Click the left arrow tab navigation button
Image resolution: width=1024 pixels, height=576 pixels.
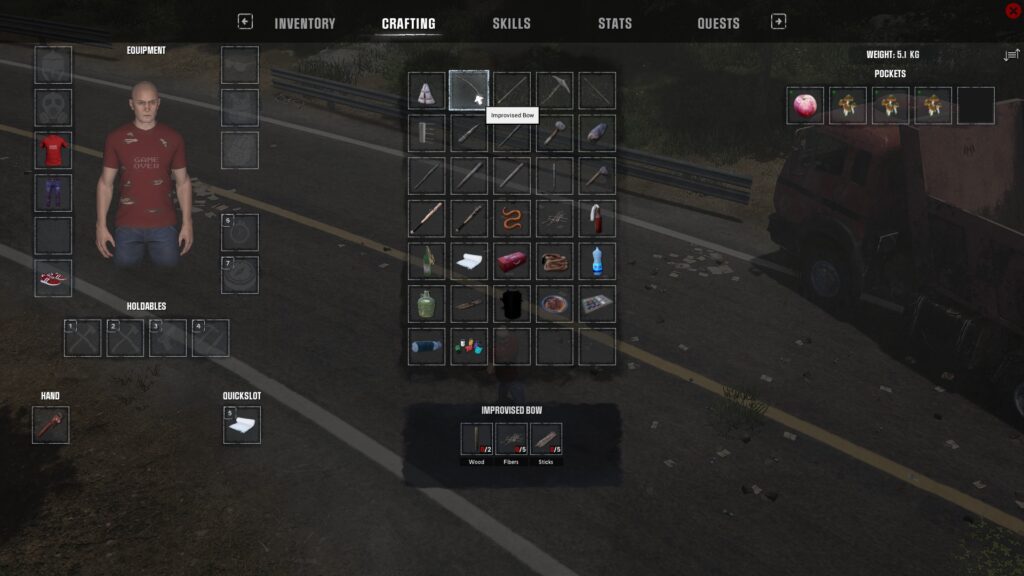click(245, 21)
